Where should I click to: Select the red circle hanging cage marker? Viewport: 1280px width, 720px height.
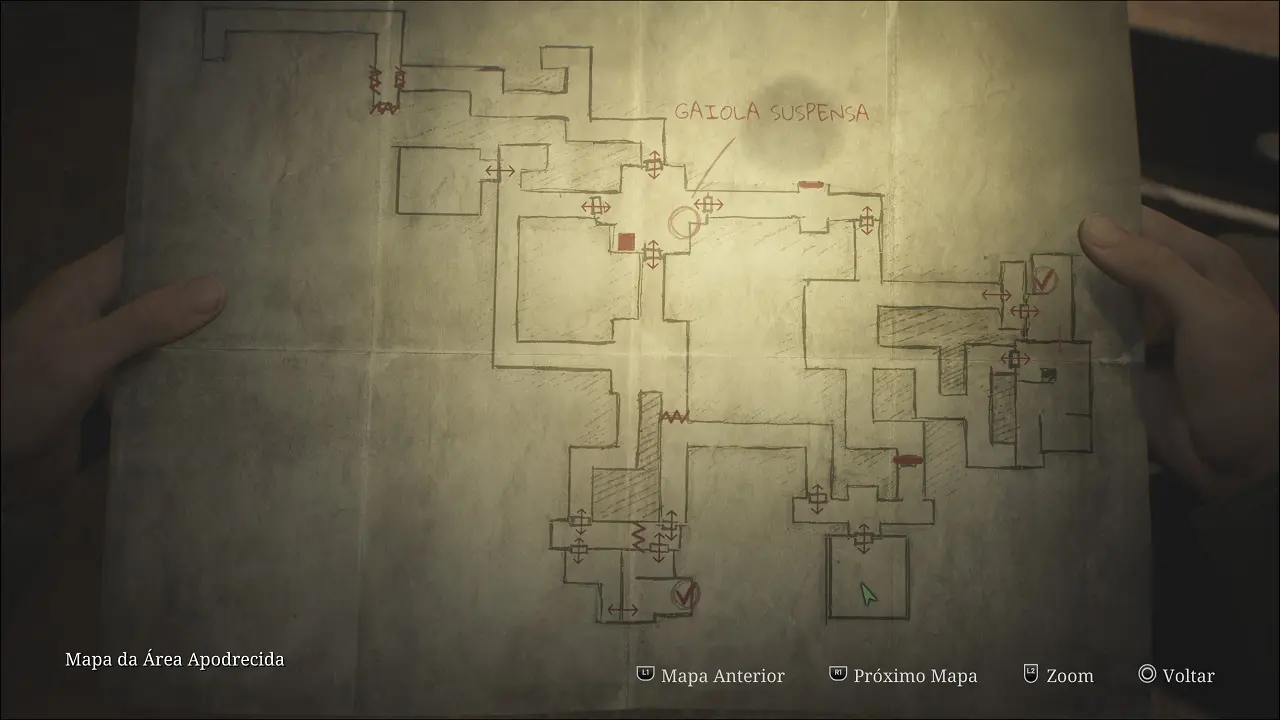684,223
